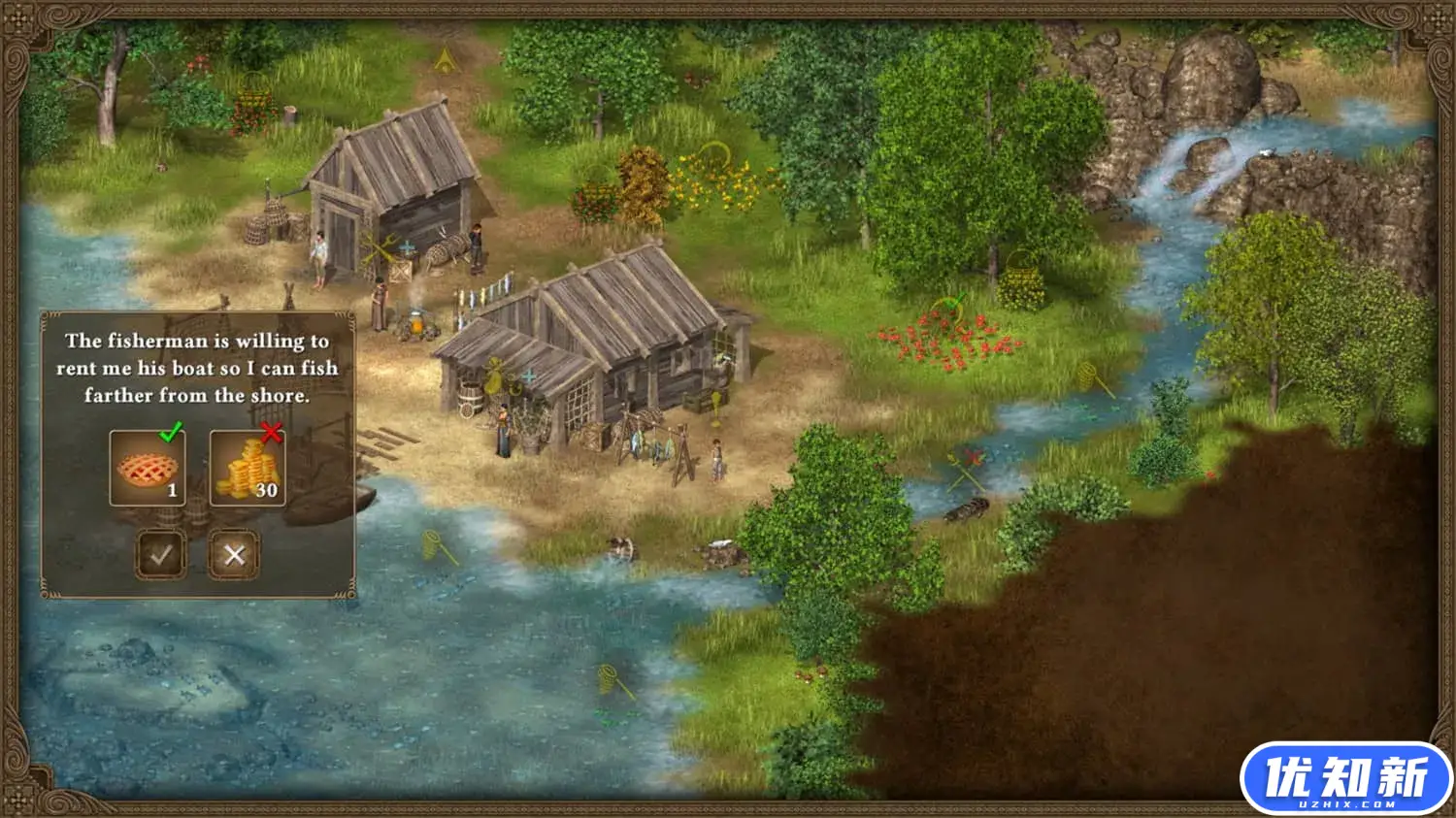Screen dimensions: 1456x818
Task: Decline the fisherman's offer with the X button
Action: (x=234, y=554)
